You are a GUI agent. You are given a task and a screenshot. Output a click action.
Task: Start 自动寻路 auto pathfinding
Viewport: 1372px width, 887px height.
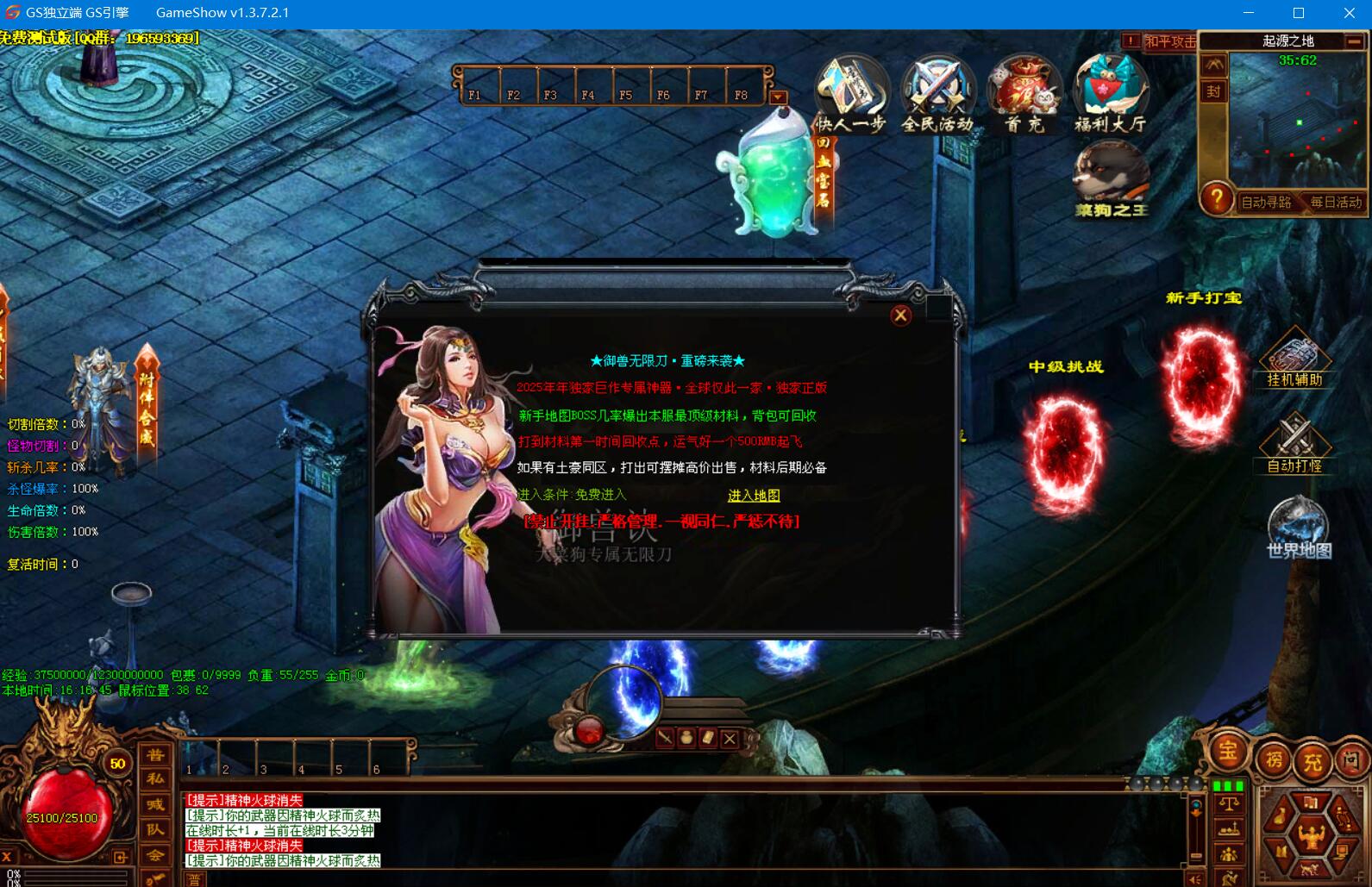pyautogui.click(x=1266, y=203)
